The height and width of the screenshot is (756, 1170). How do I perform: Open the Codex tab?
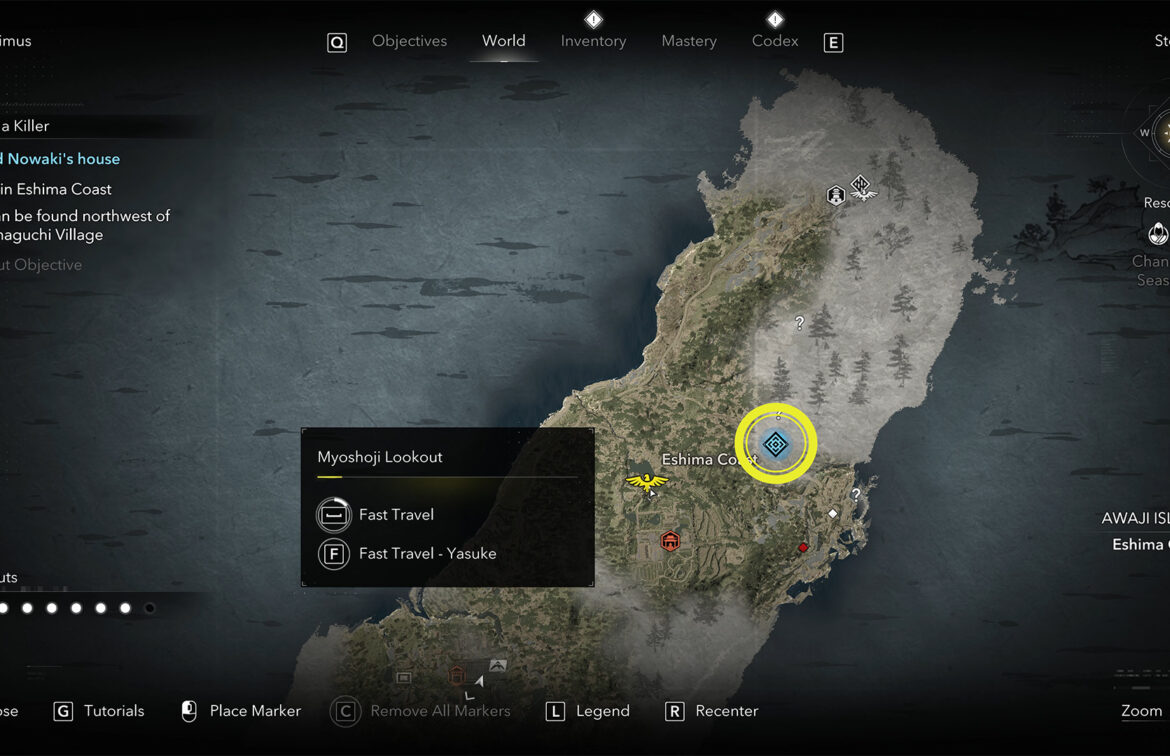[775, 41]
